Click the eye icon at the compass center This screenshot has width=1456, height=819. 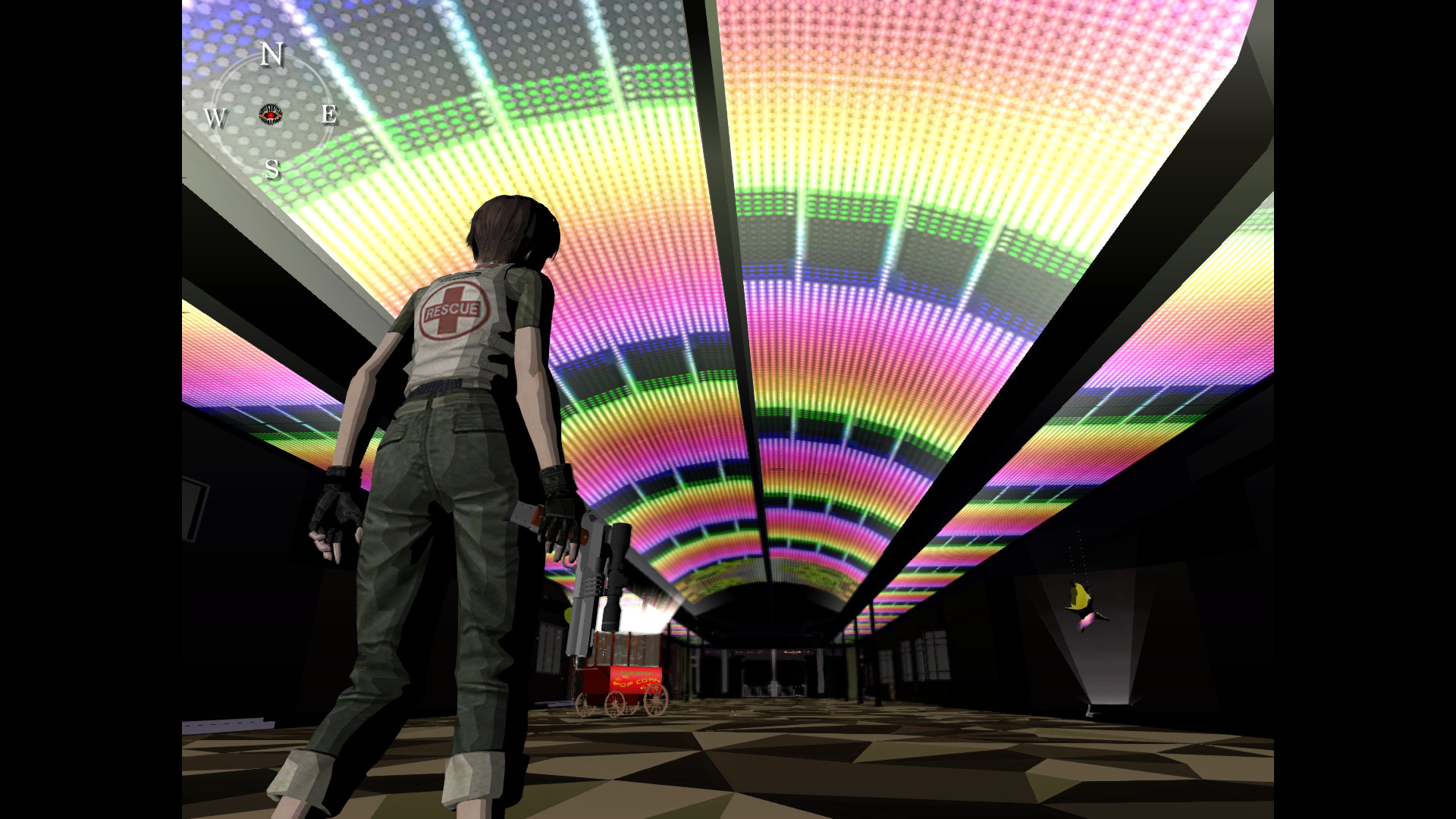[271, 115]
